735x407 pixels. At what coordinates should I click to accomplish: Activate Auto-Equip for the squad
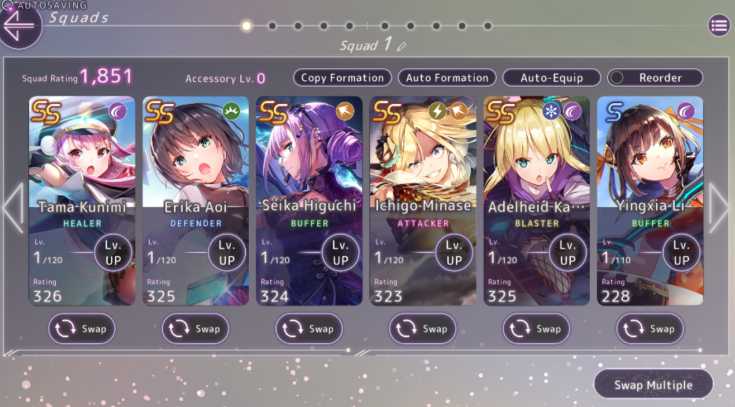(x=551, y=78)
